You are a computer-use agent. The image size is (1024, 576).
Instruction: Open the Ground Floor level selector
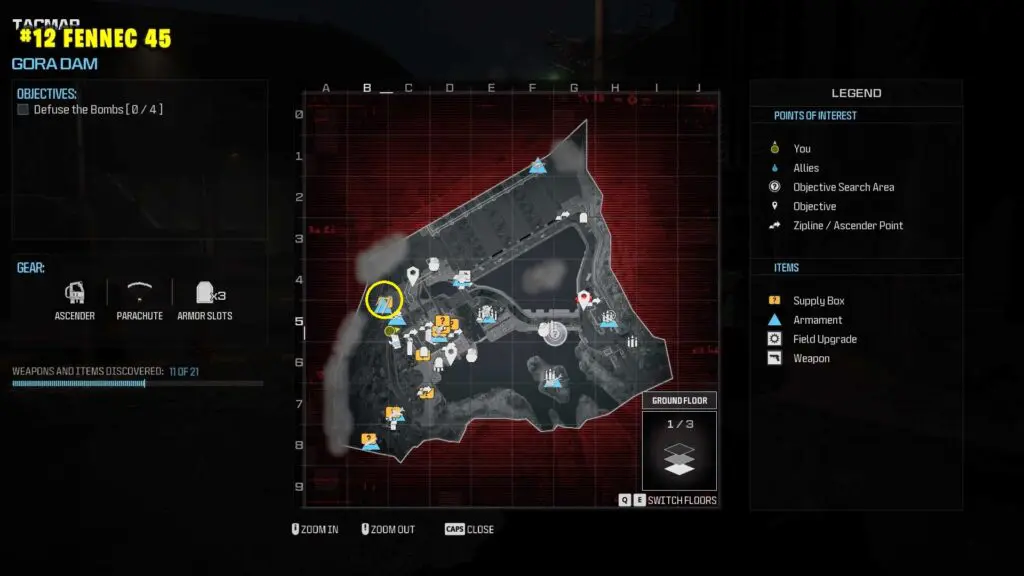click(x=680, y=401)
